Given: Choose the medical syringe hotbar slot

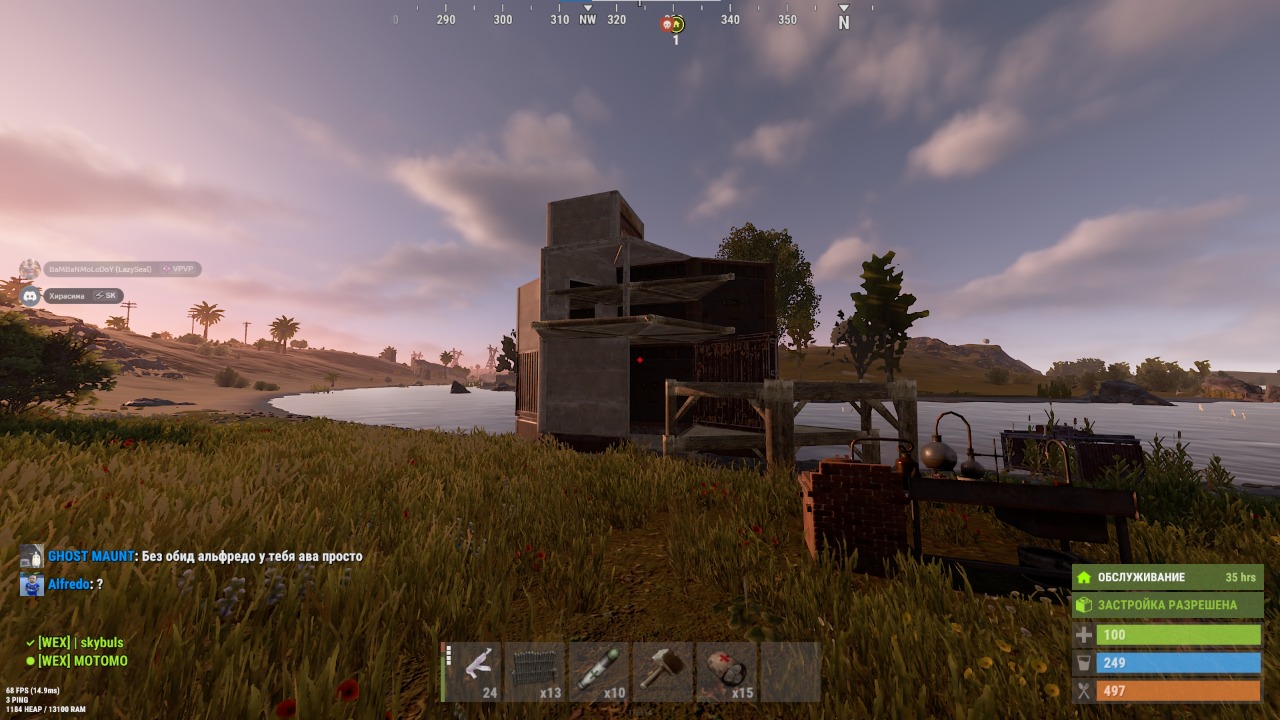Looking at the screenshot, I should click(599, 671).
